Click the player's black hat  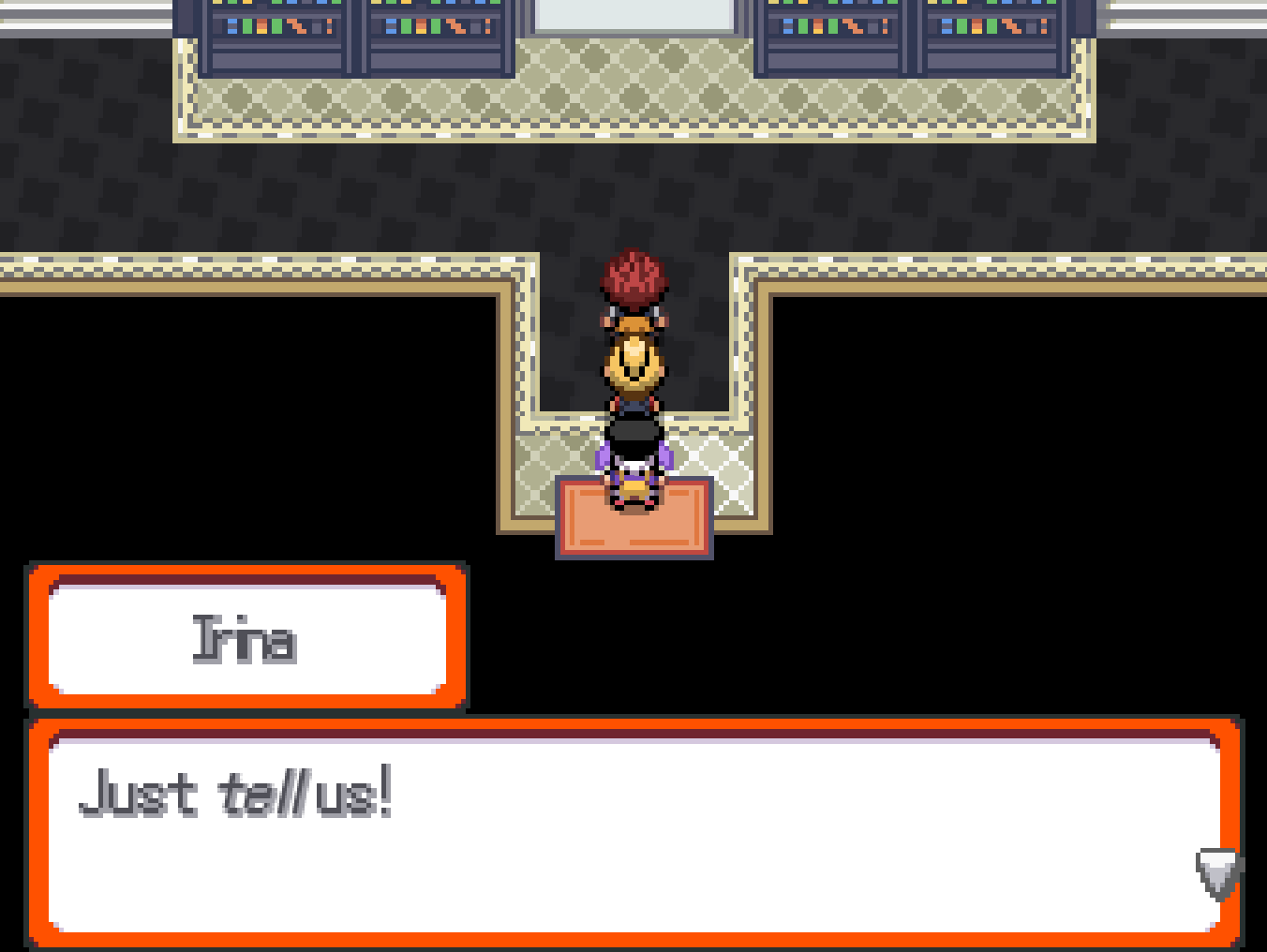point(633,431)
